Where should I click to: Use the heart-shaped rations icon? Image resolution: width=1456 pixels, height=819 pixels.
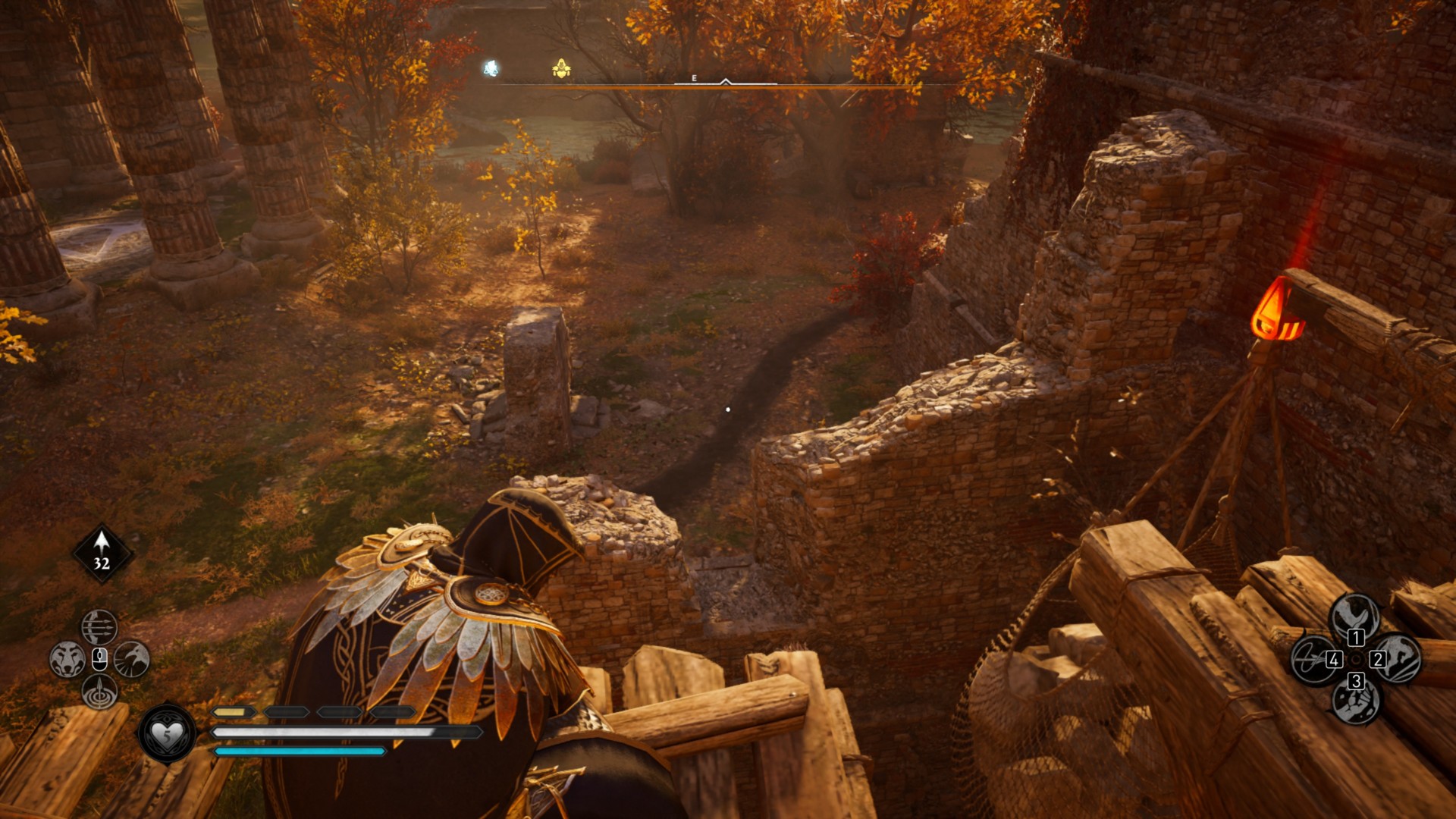[x=167, y=733]
